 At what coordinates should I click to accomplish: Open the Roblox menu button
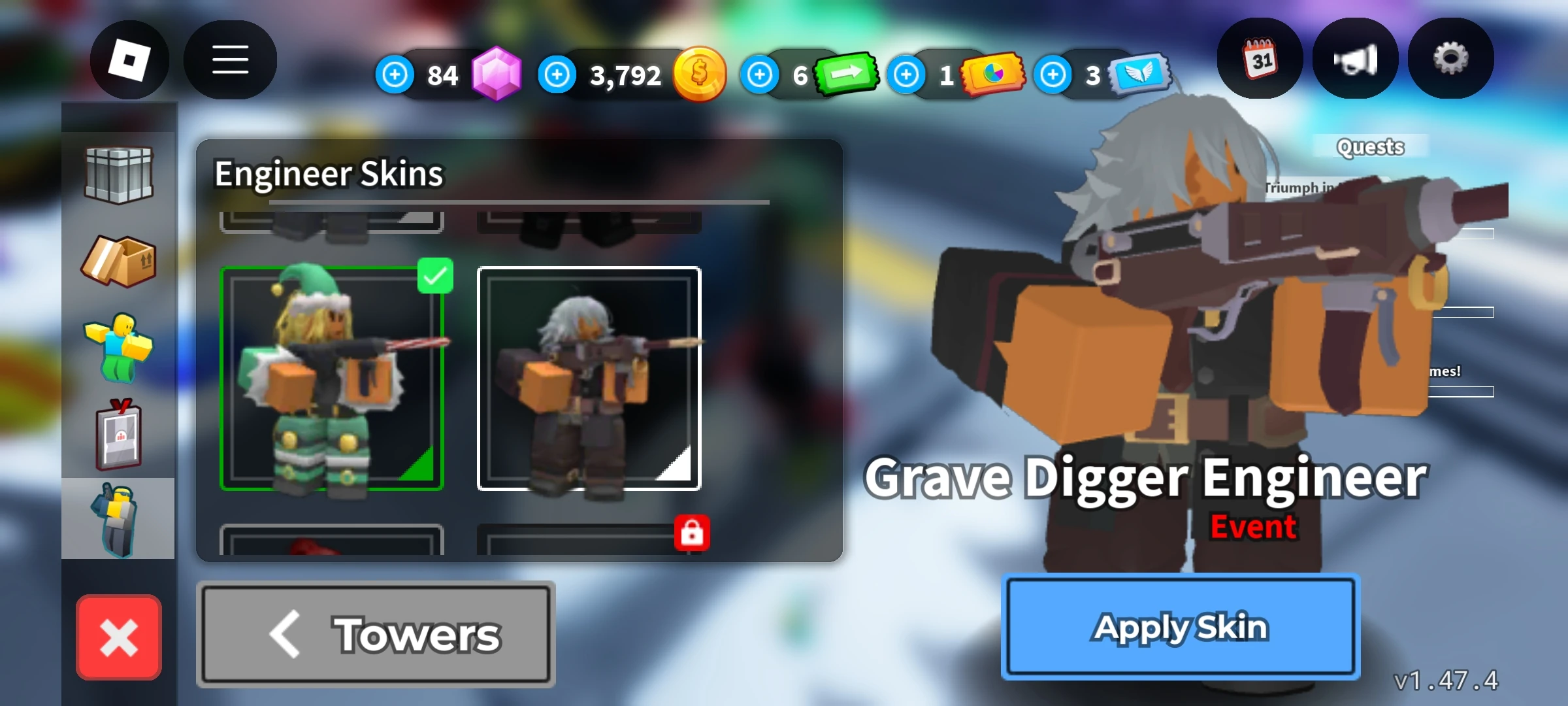tap(131, 59)
